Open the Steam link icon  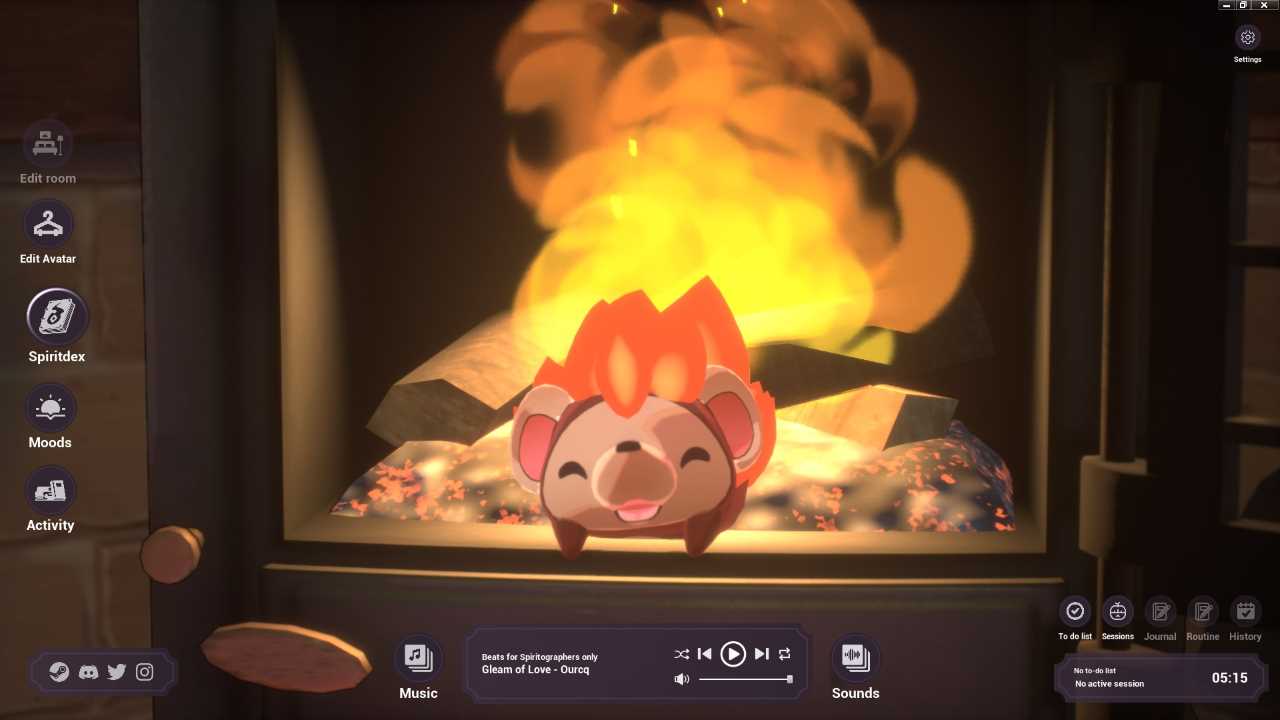60,672
